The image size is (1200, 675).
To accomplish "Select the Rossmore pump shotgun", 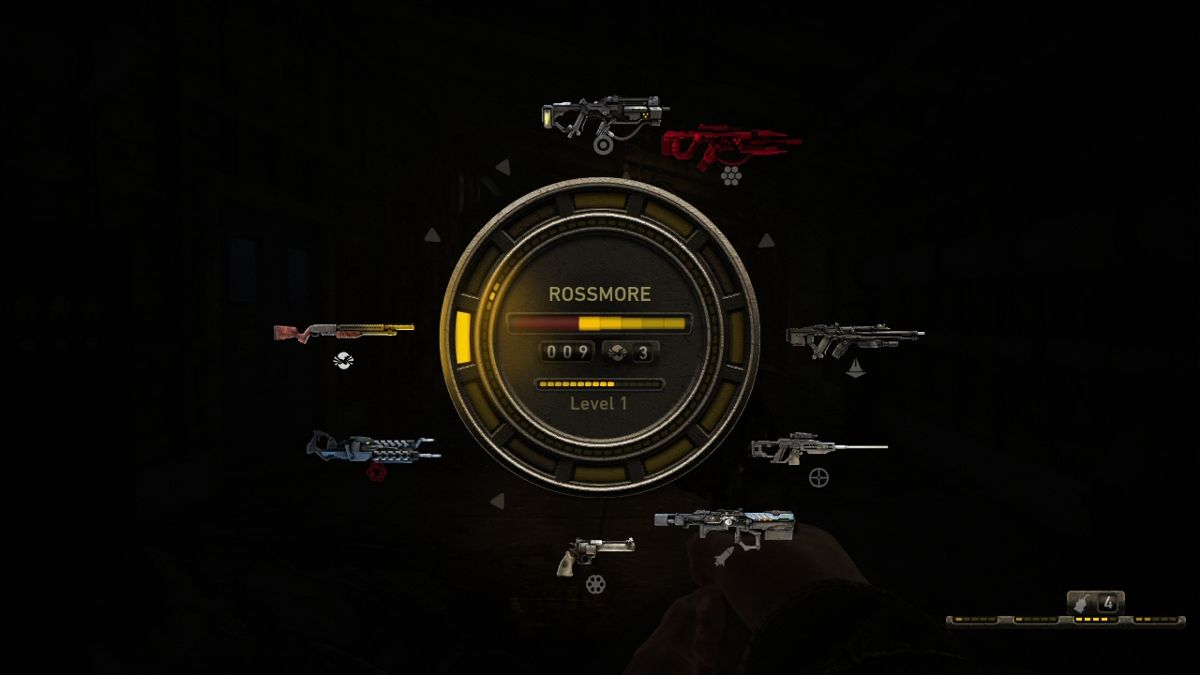I will (343, 331).
